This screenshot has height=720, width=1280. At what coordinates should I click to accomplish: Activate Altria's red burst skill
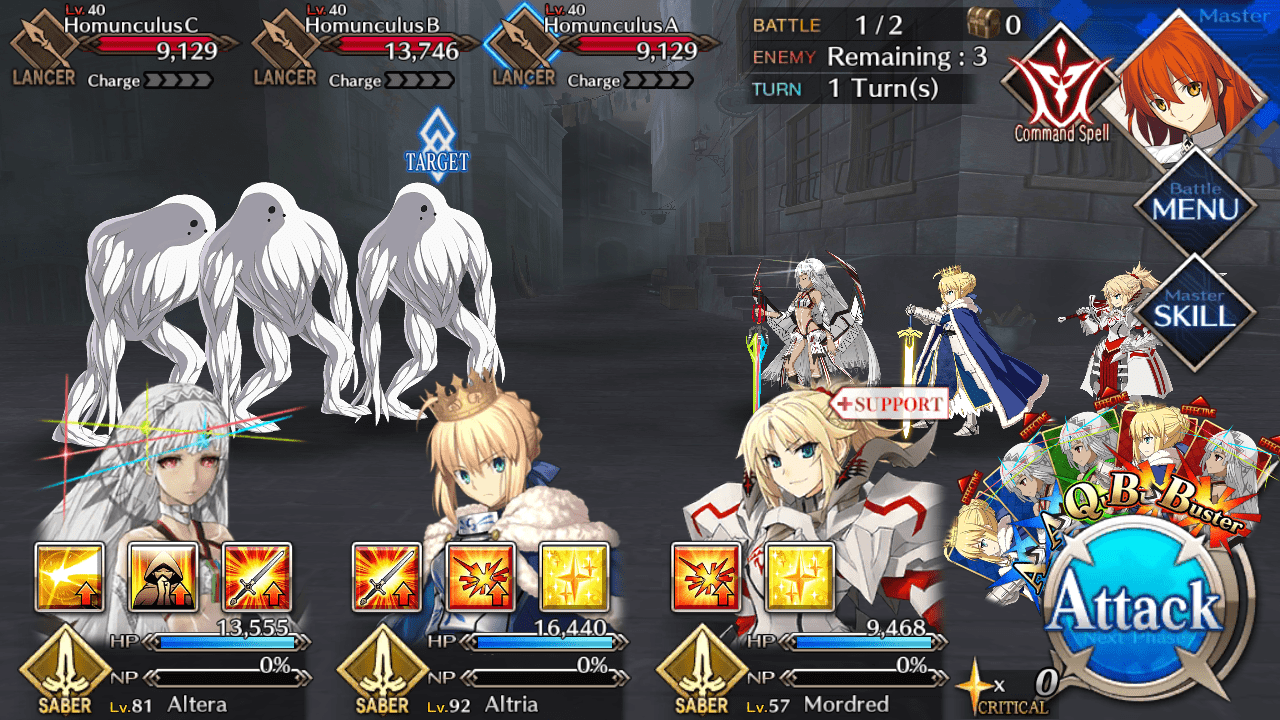(481, 577)
